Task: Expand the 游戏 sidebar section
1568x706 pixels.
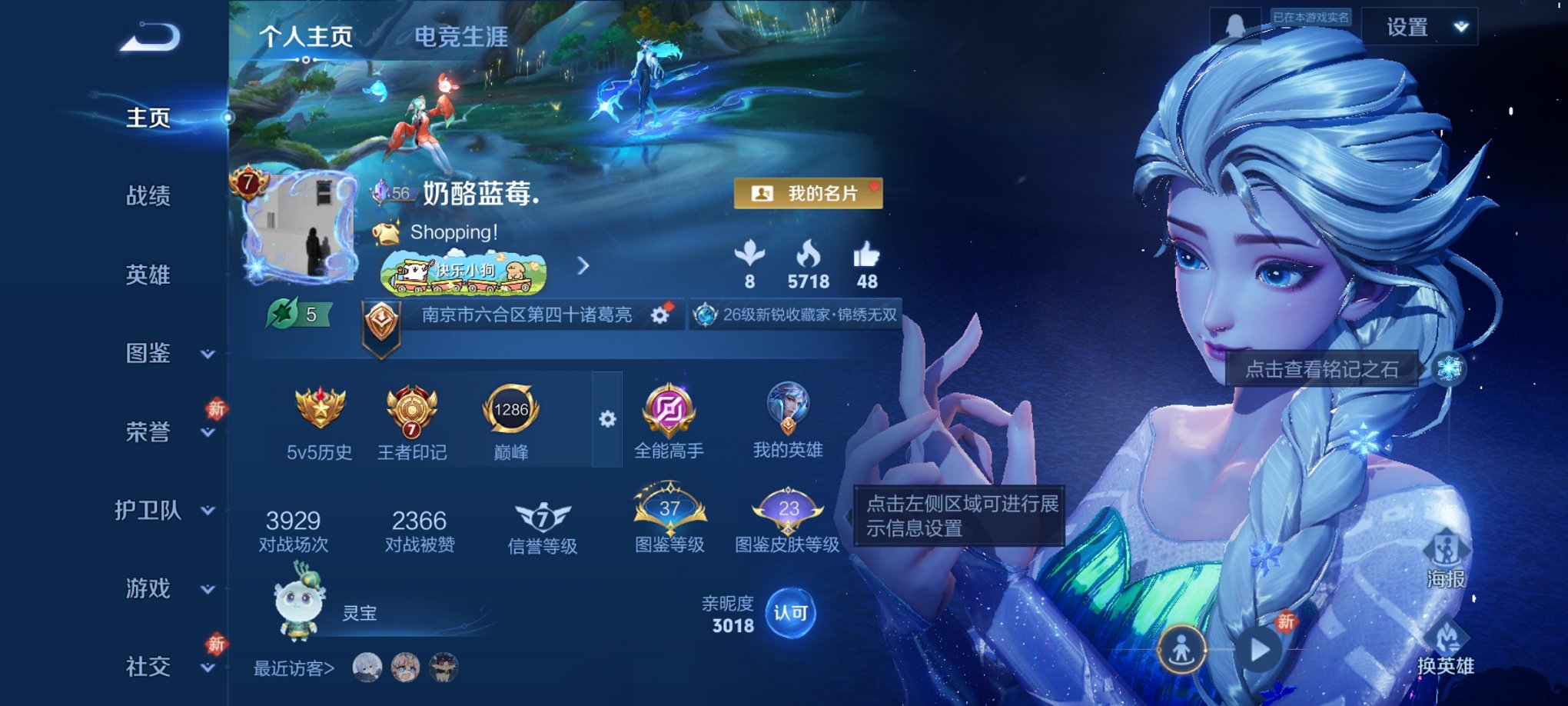Action: (148, 589)
